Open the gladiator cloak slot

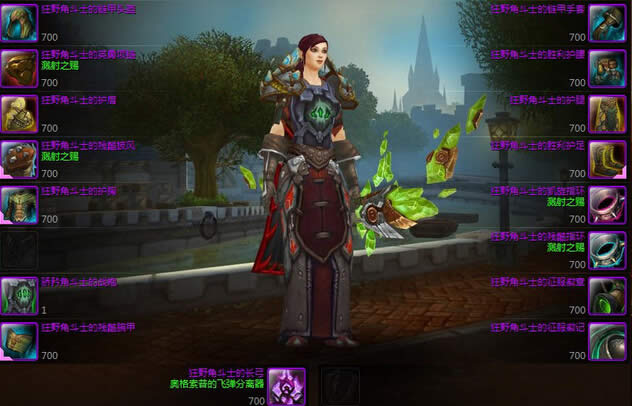click(19, 159)
